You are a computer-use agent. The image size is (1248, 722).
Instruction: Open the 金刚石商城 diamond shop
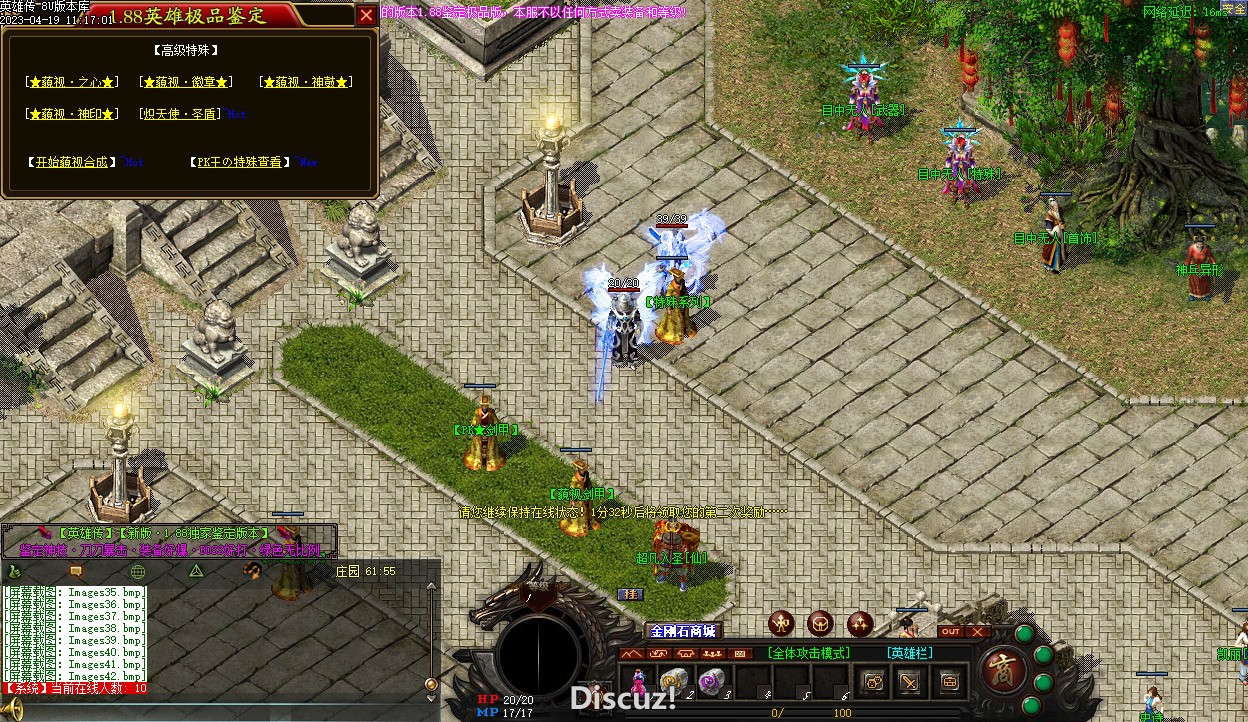[x=683, y=631]
